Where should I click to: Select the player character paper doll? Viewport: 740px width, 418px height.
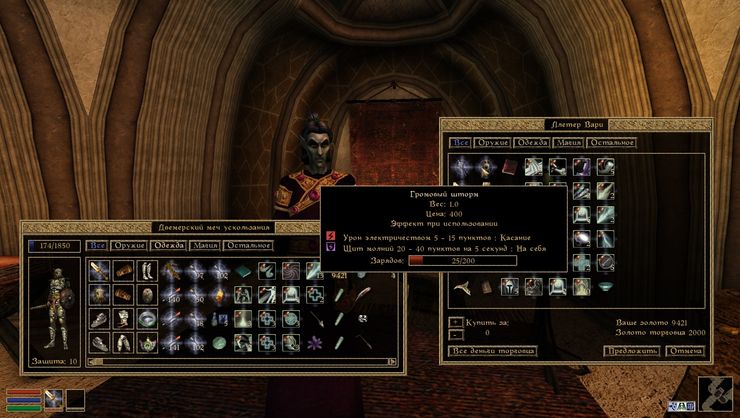tap(55, 305)
